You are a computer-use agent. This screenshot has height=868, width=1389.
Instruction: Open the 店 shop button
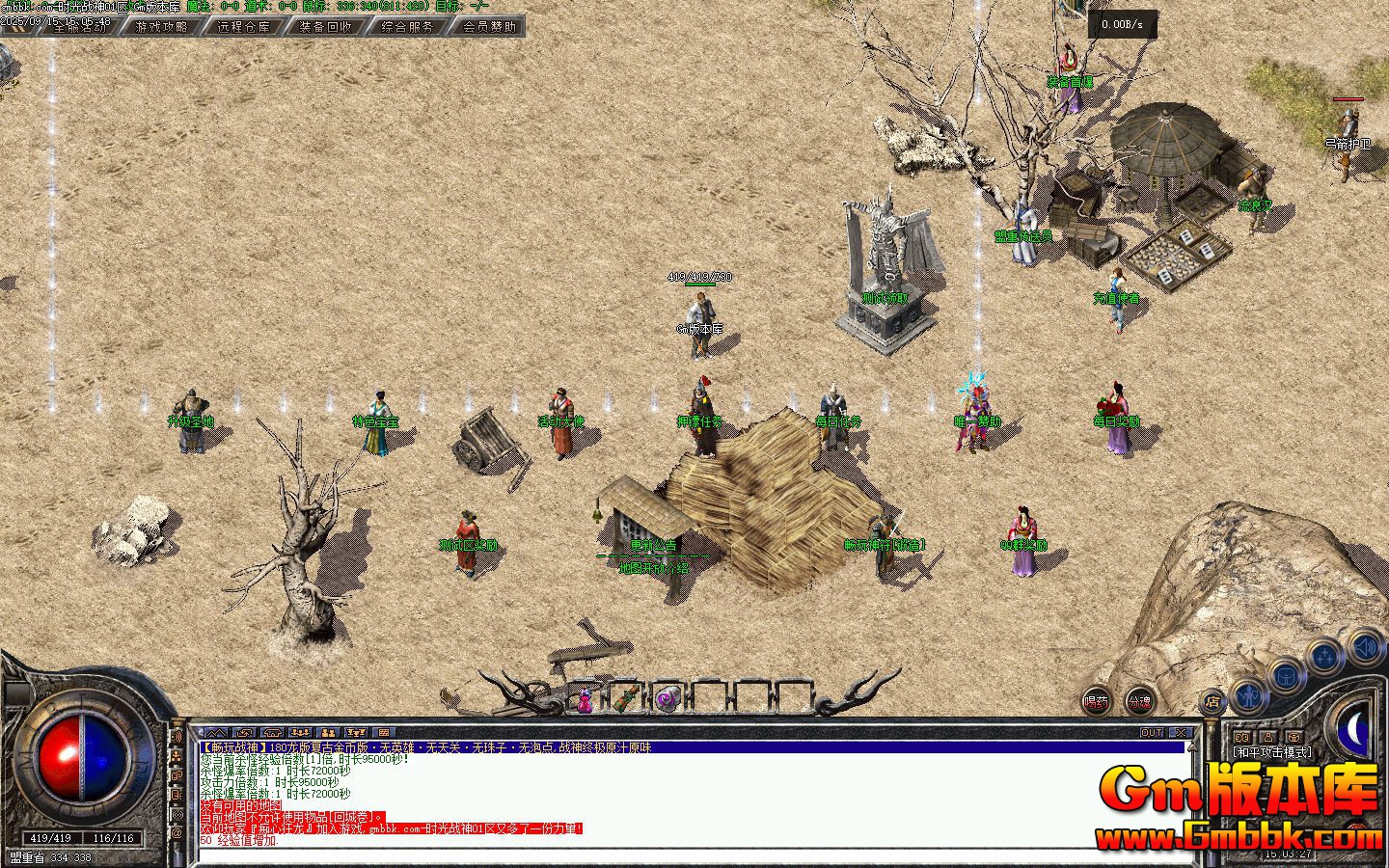tap(1212, 703)
